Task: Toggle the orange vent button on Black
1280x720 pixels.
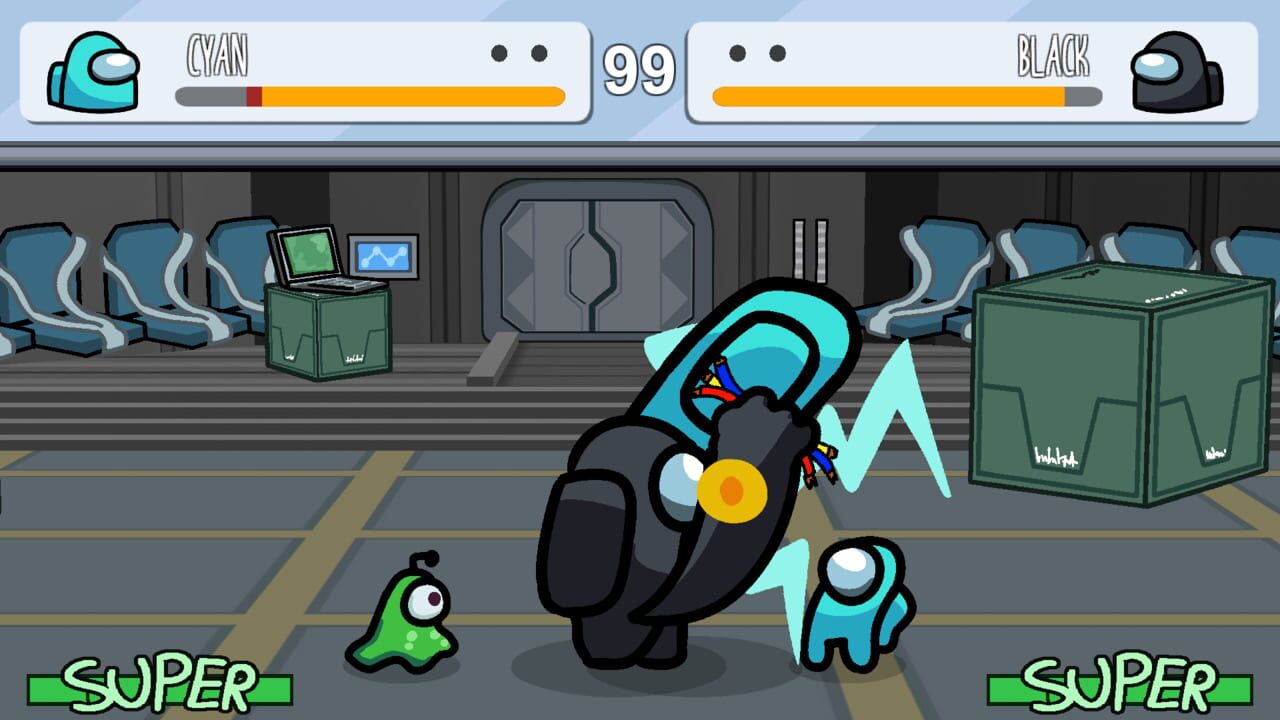Action: coord(731,489)
